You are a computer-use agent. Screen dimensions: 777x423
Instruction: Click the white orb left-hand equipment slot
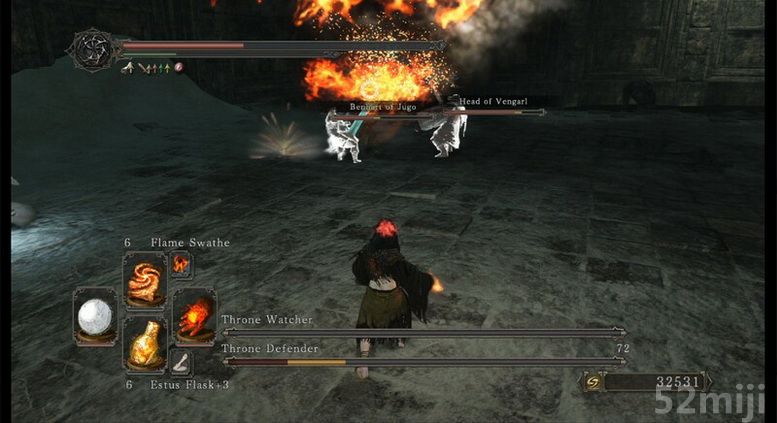pos(96,316)
